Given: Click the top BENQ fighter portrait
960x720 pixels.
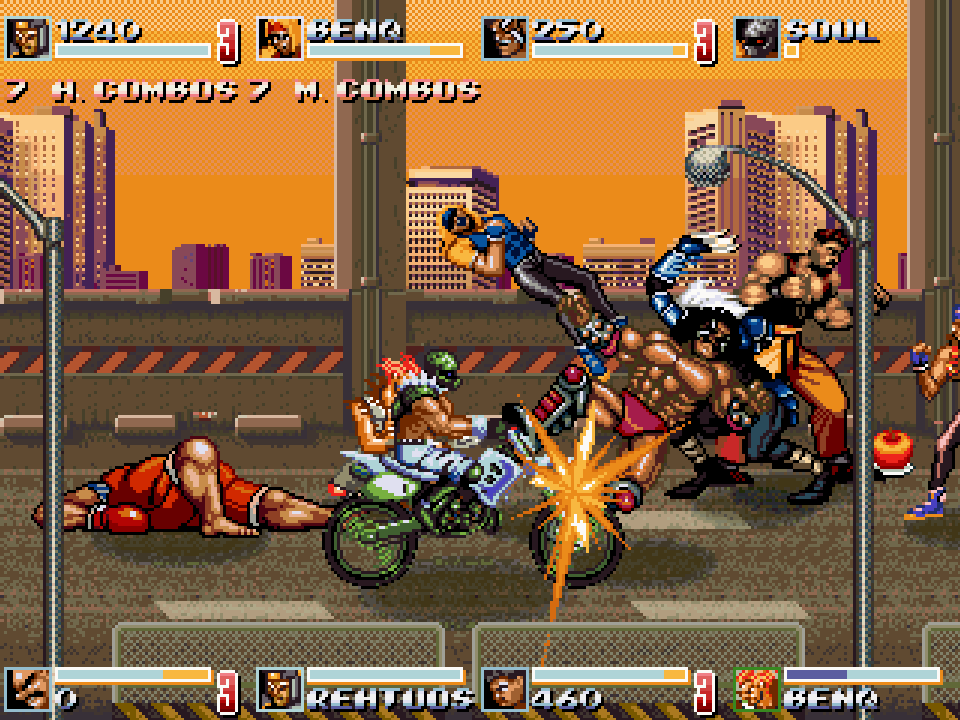Looking at the screenshot, I should coord(280,39).
